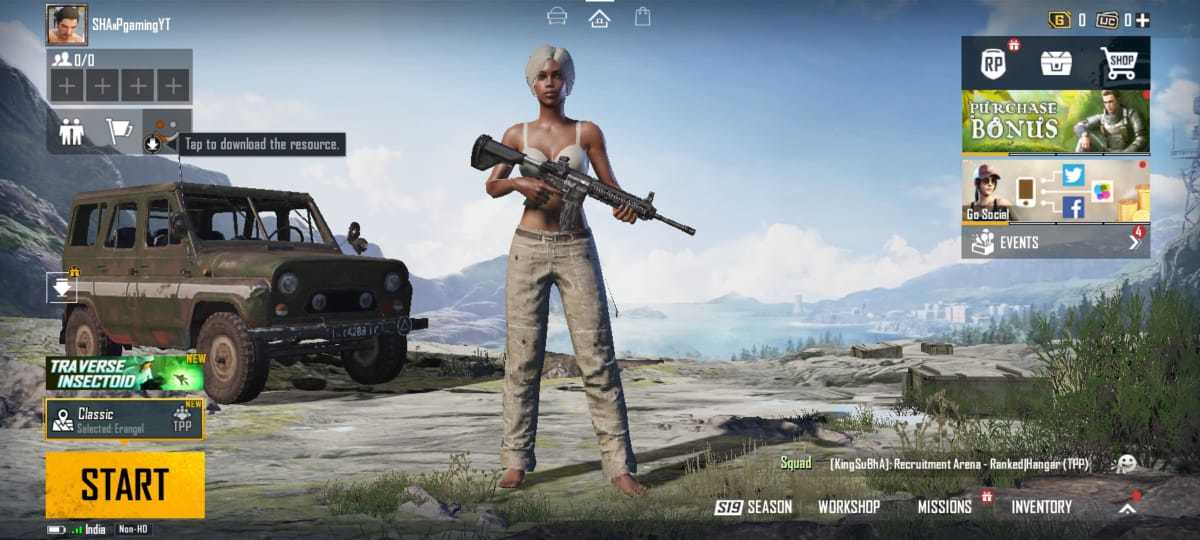The width and height of the screenshot is (1200, 540).
Task: Open the Shop cart
Action: point(1120,64)
